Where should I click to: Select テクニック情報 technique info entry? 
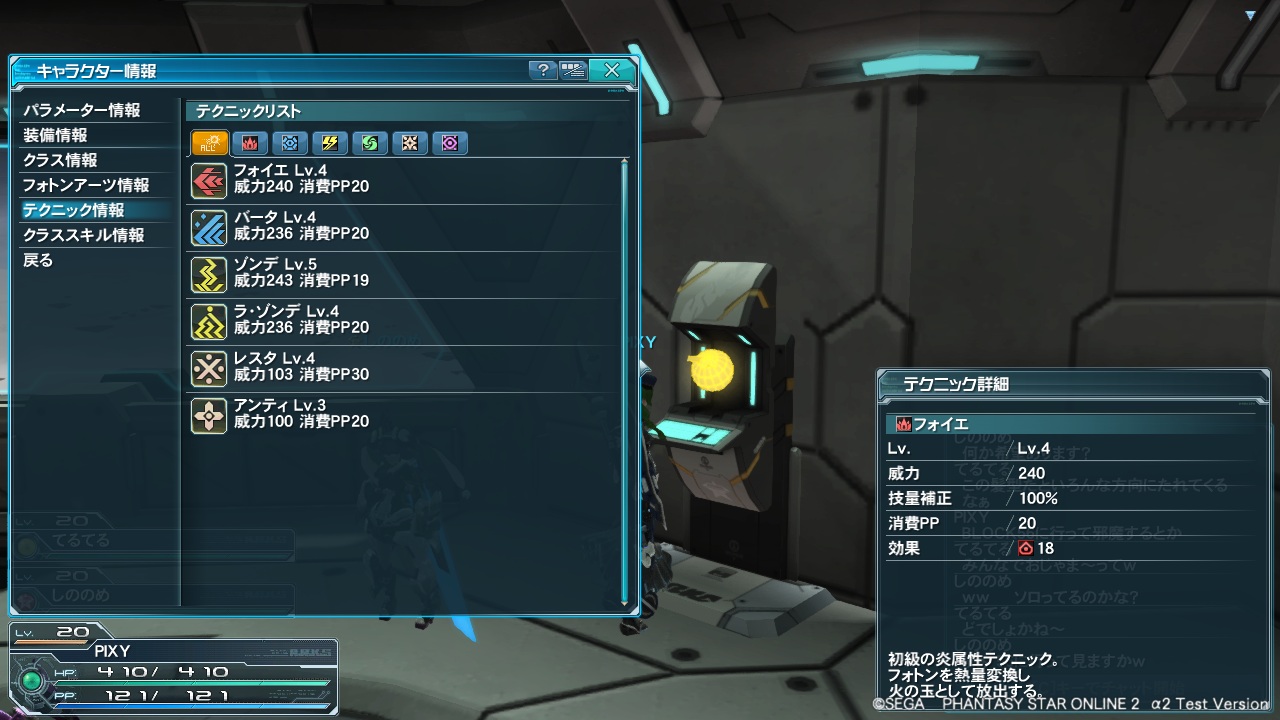tap(74, 210)
